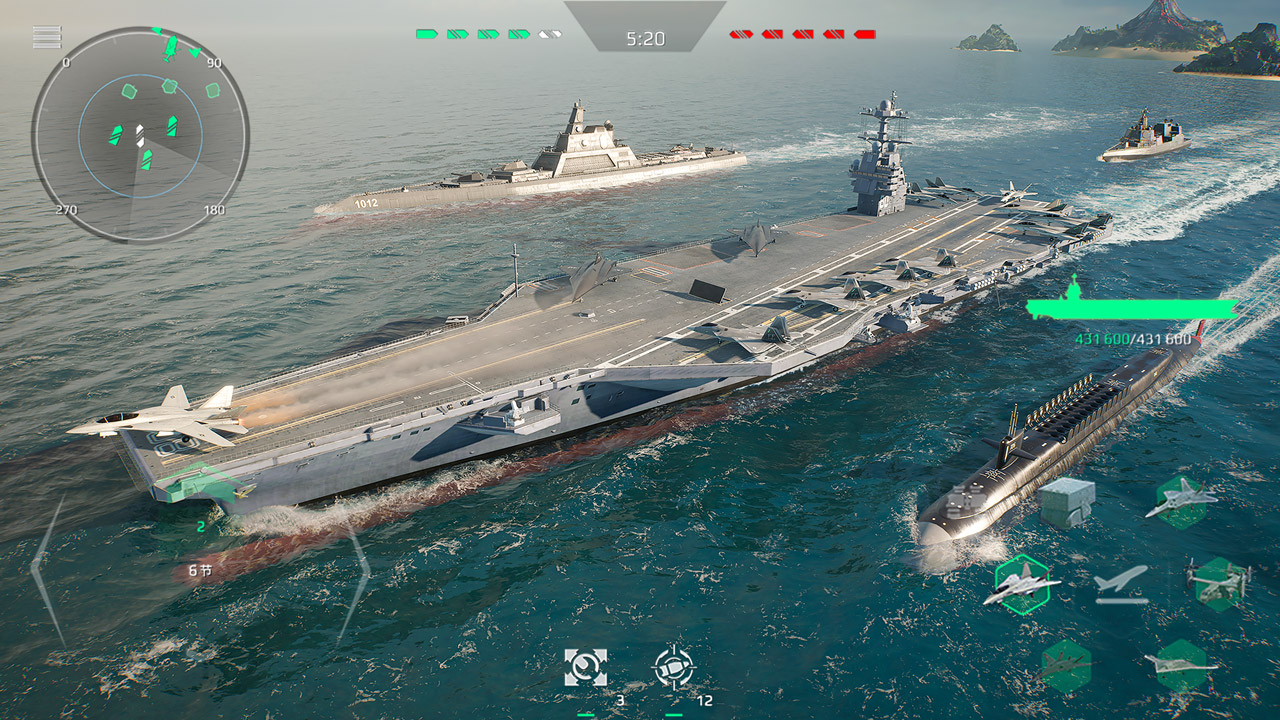This screenshot has height=720, width=1280.
Task: Choose the uppermost fighter jet squadron icon
Action: [1181, 501]
